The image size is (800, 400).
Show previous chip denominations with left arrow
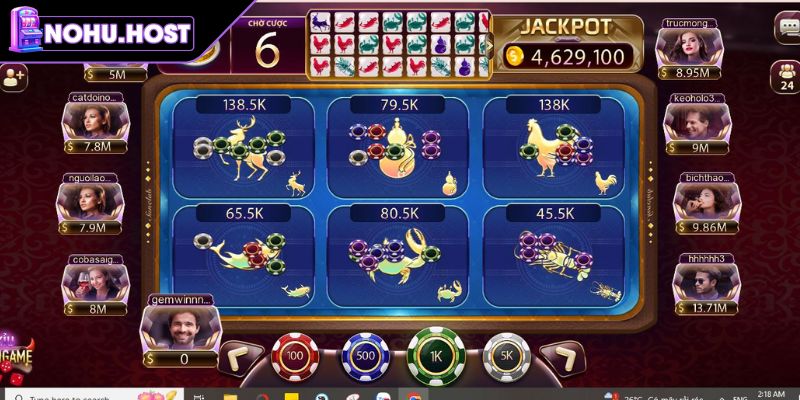pyautogui.click(x=241, y=358)
